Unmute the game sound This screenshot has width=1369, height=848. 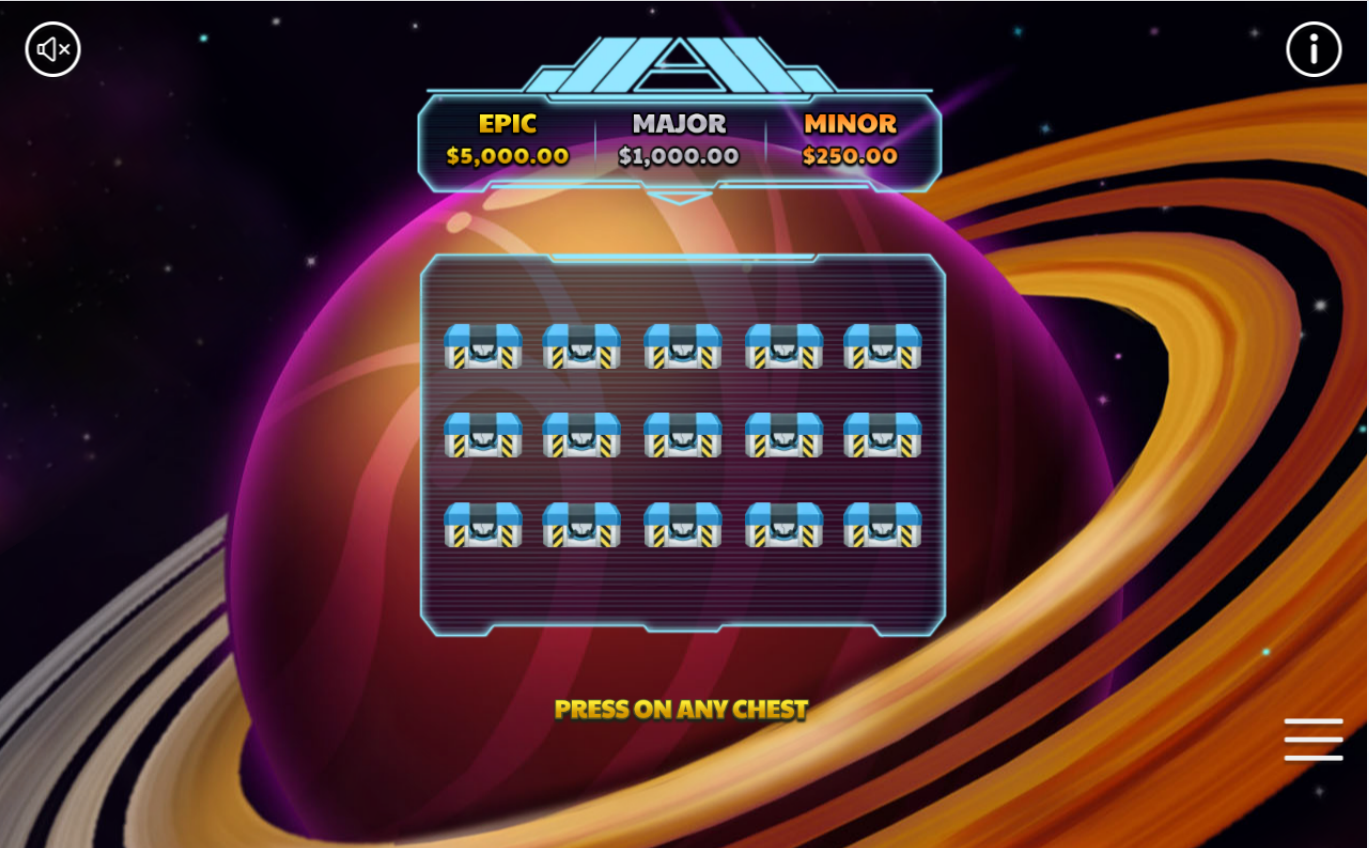53,49
